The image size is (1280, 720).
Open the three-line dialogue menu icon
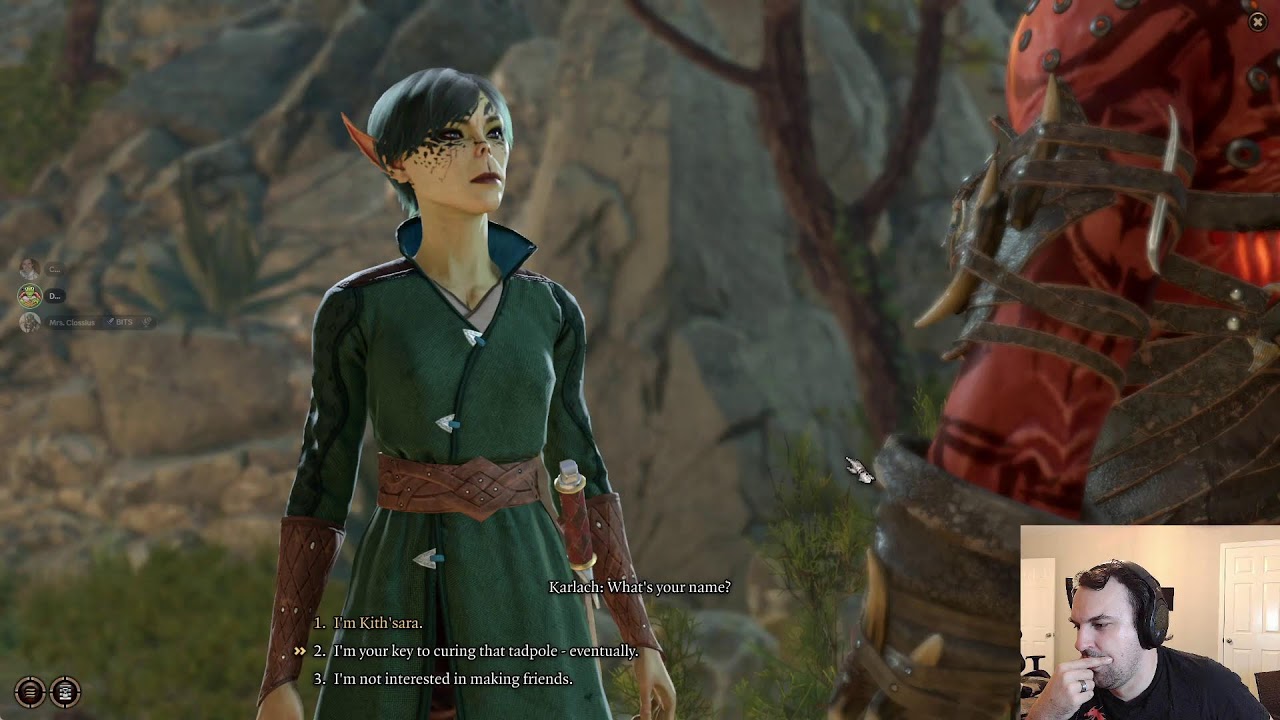(30, 691)
